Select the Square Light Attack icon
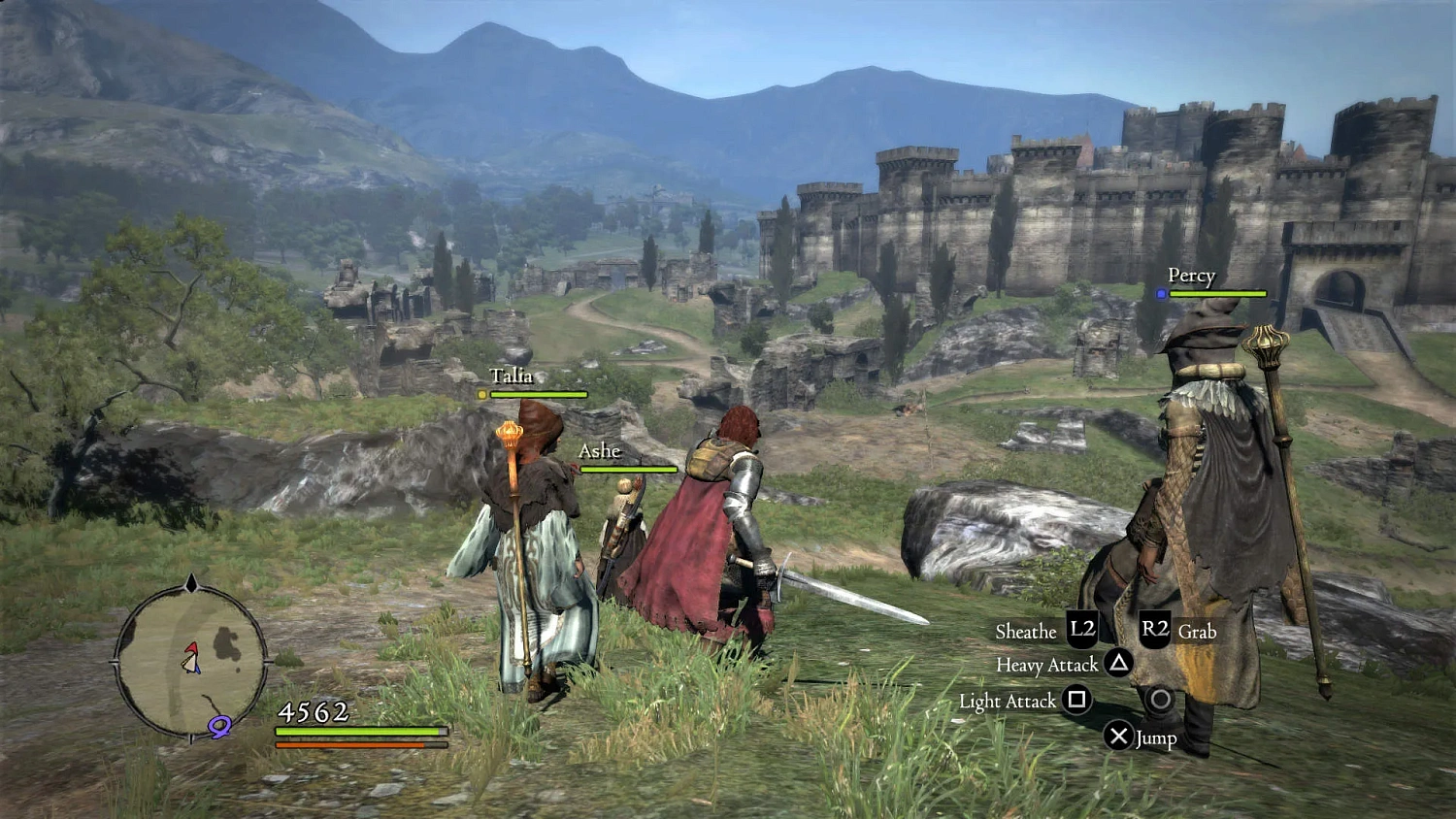Viewport: 1456px width, 819px height. (1077, 701)
